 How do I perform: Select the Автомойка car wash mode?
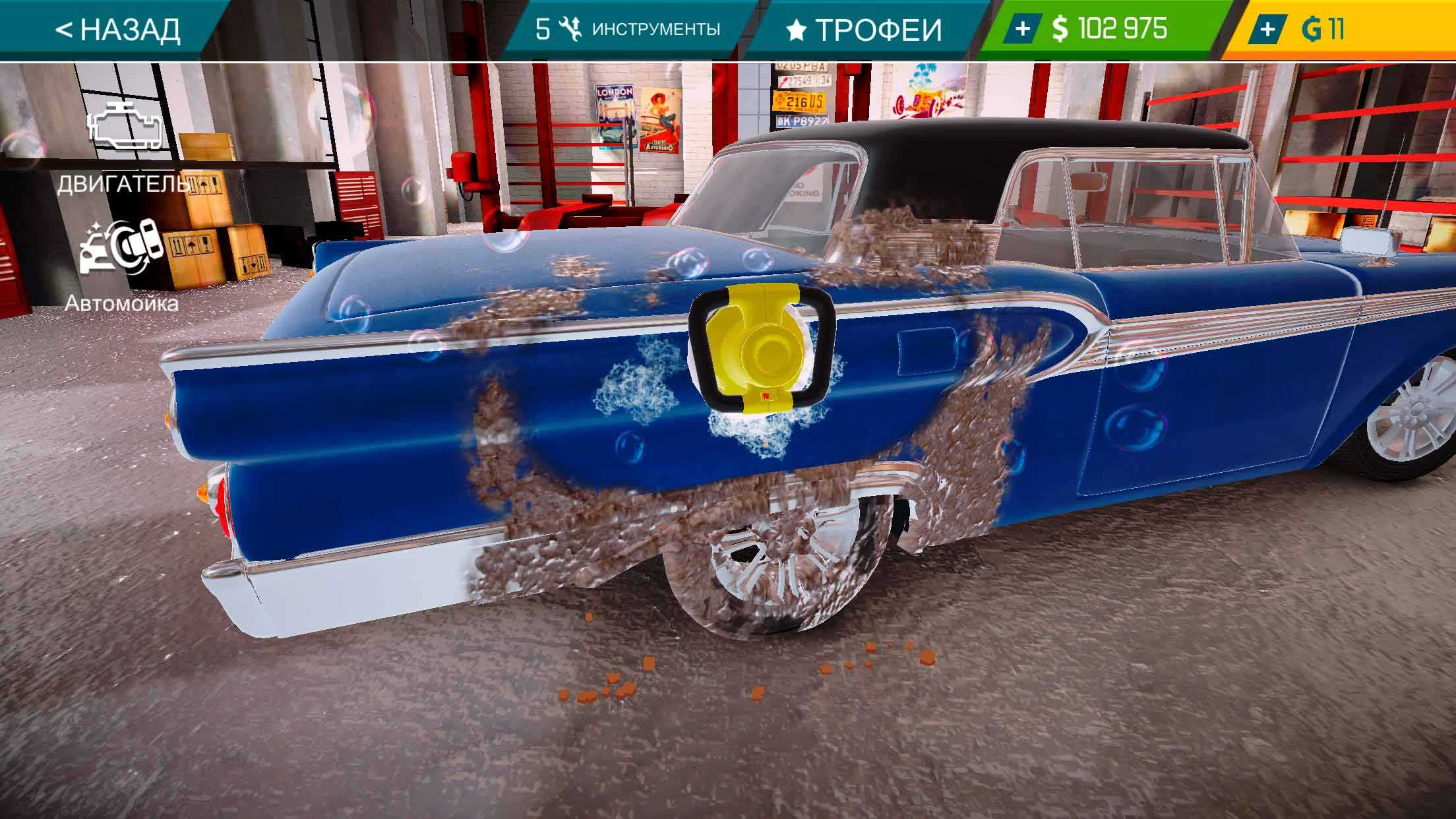[x=121, y=264]
